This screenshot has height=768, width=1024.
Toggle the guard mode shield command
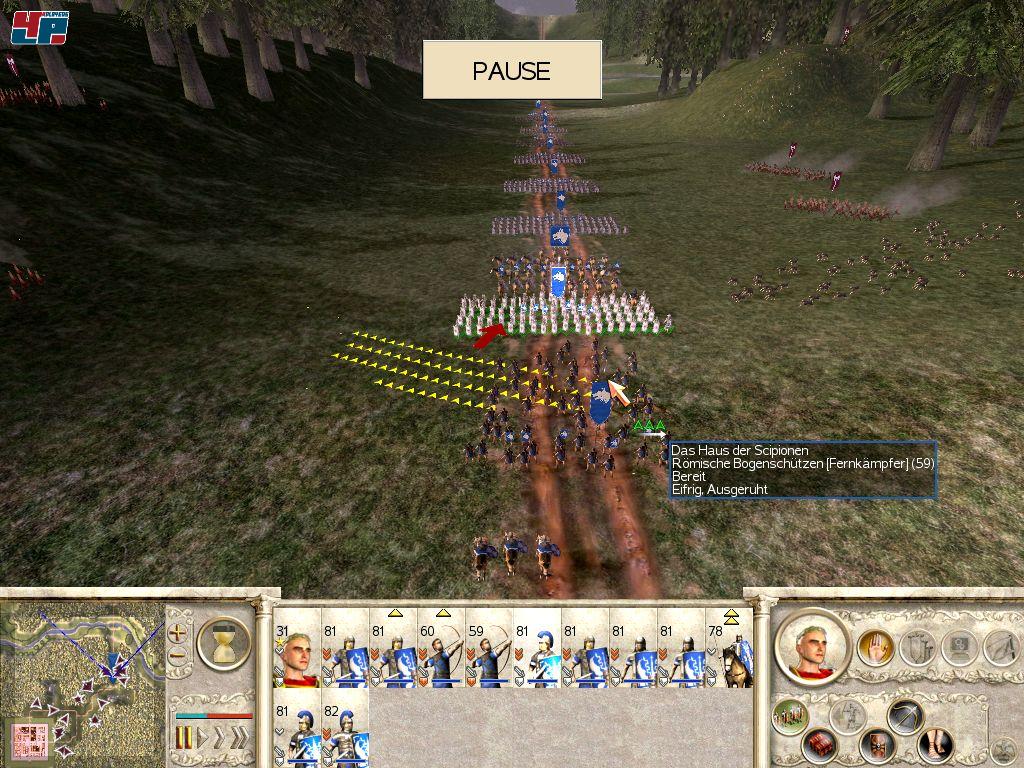coord(879,746)
